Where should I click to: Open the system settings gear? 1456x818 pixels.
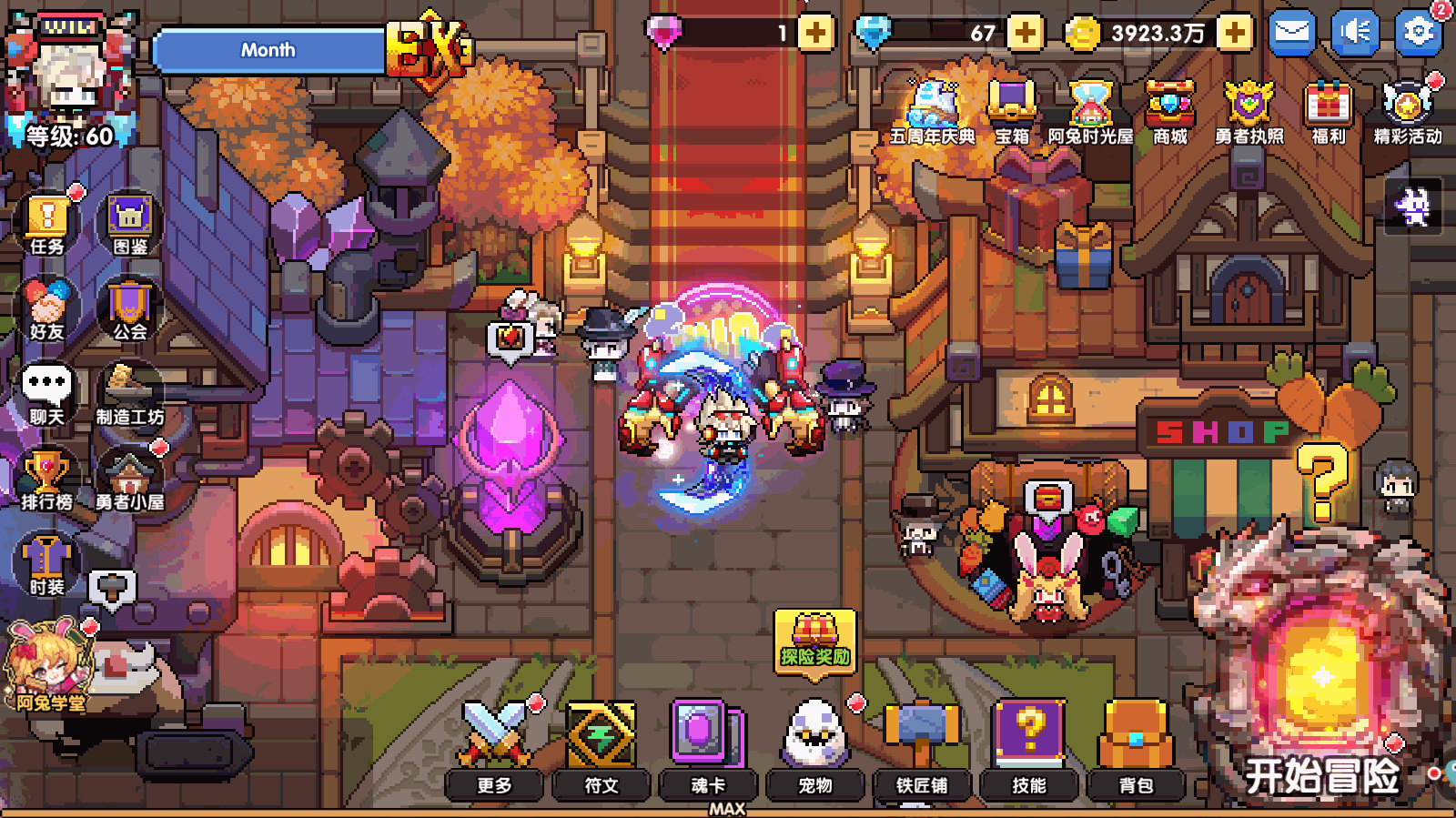click(1417, 30)
